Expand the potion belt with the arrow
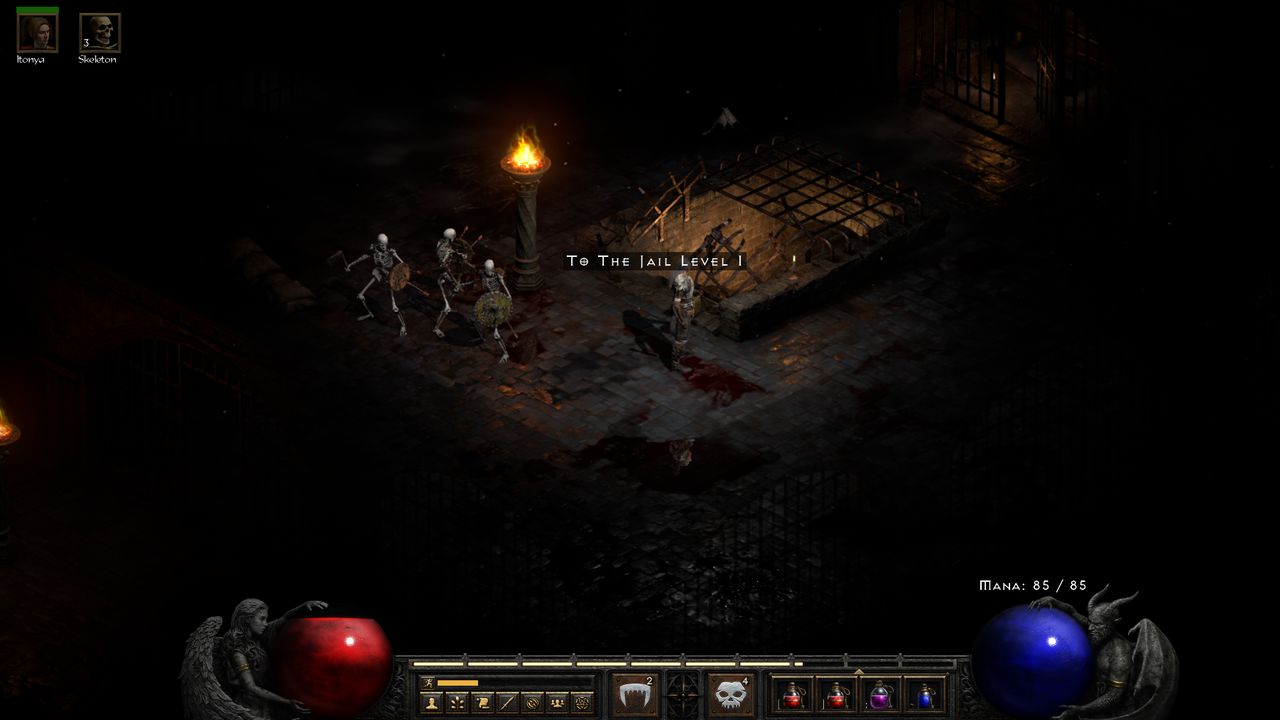1280x720 pixels. pos(859,671)
